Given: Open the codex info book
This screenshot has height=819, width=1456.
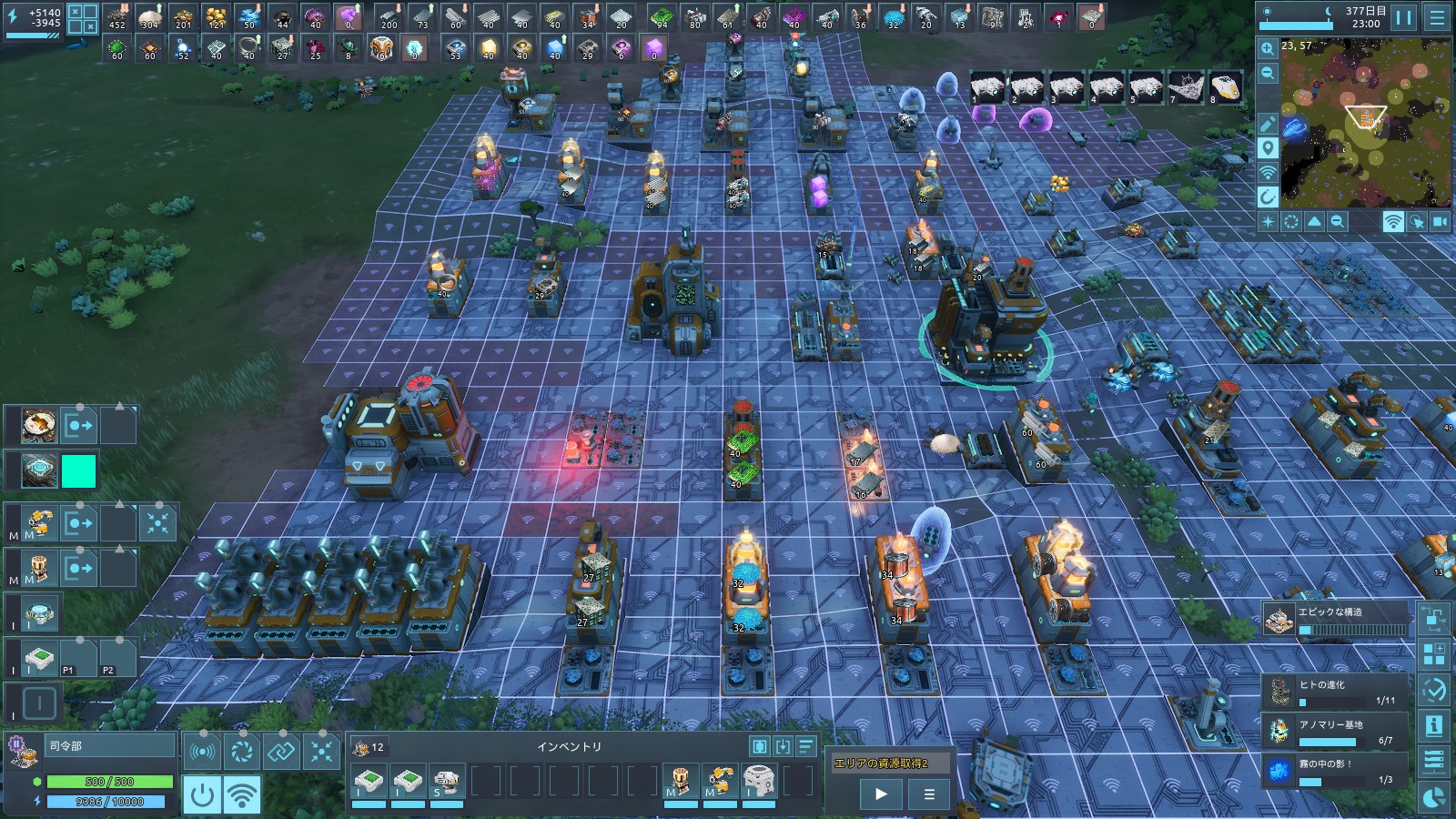Looking at the screenshot, I should 1434,725.
